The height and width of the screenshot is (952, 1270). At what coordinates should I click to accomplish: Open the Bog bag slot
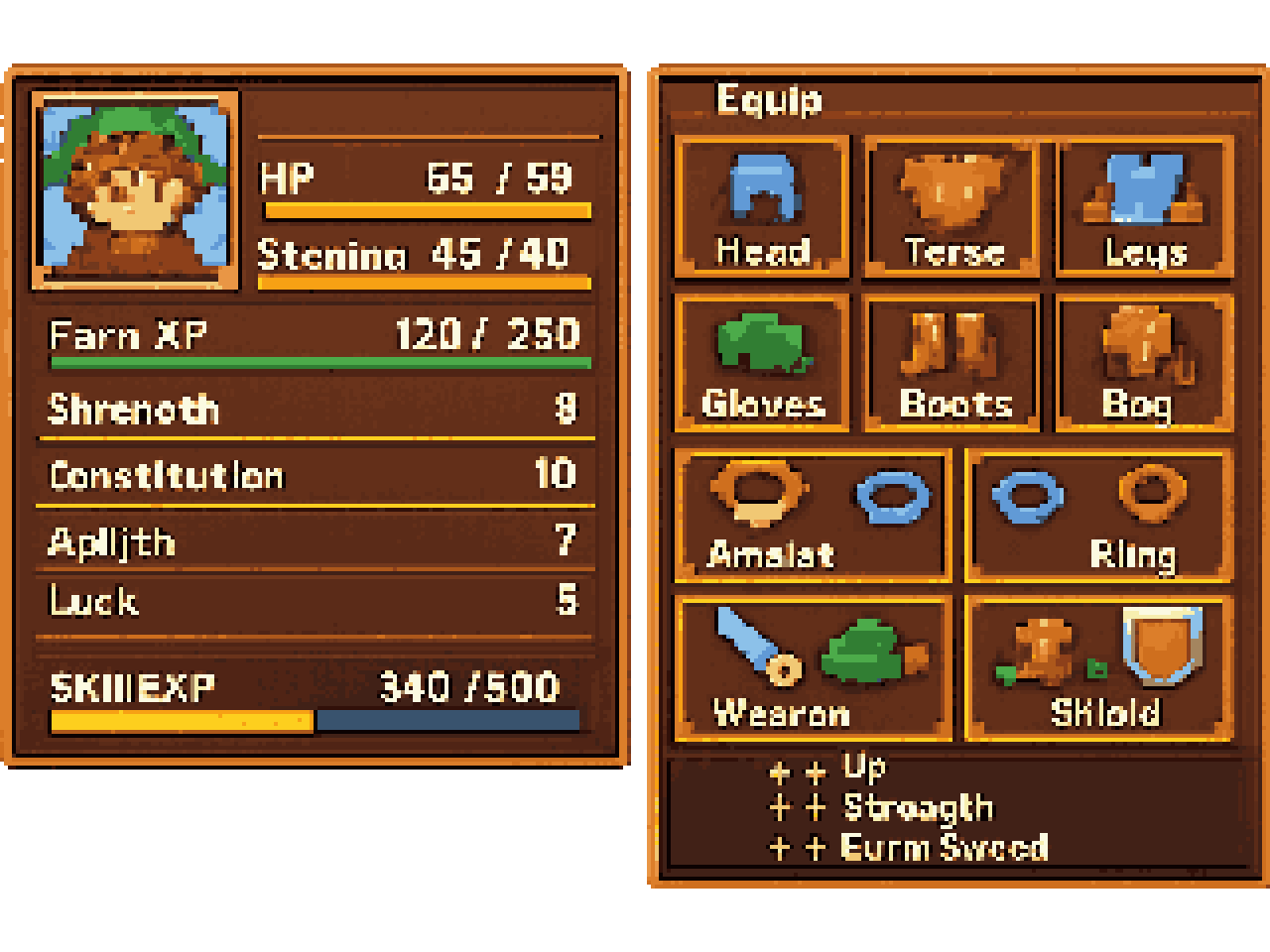(1145, 362)
